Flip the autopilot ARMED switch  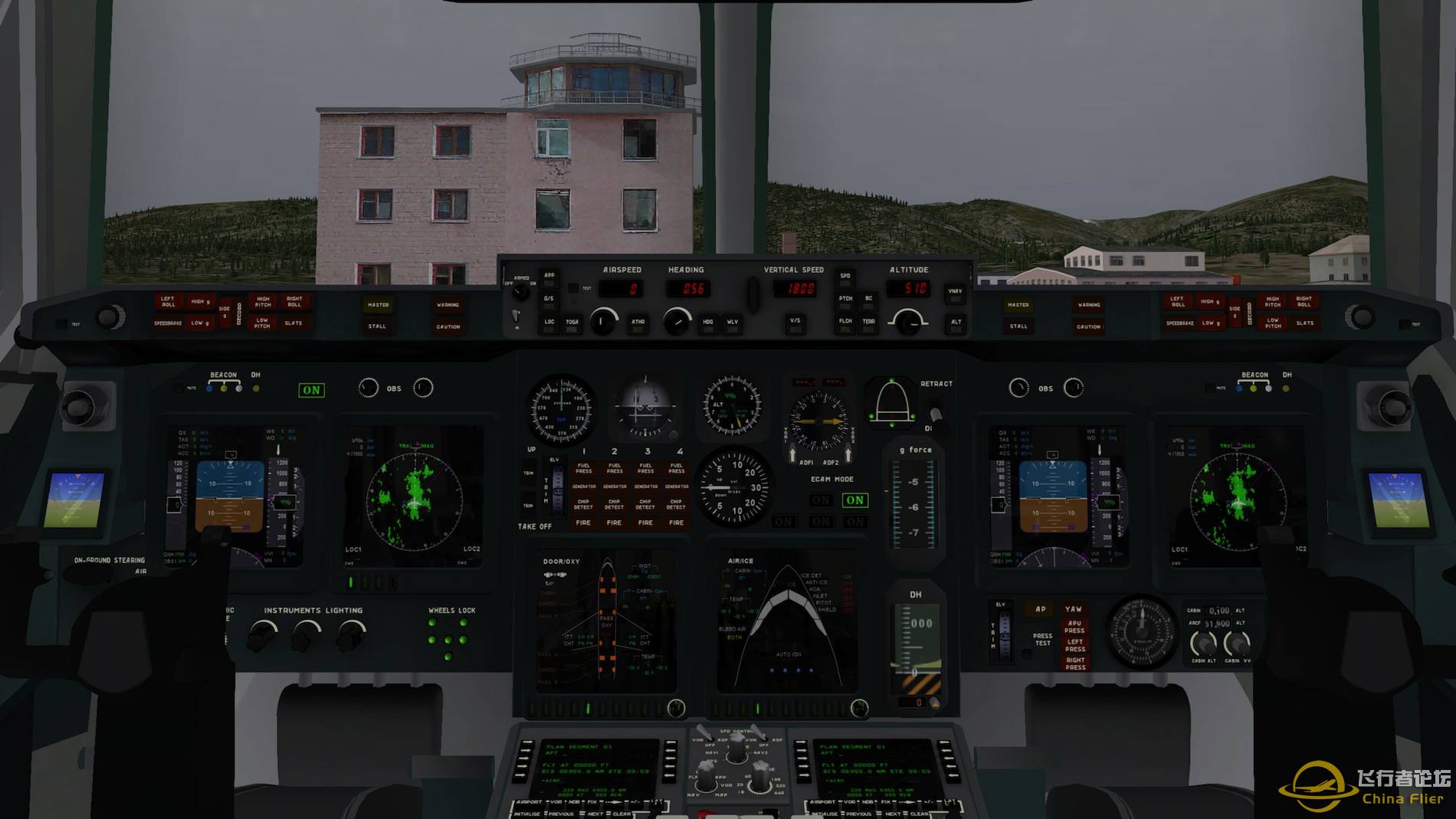pos(520,293)
